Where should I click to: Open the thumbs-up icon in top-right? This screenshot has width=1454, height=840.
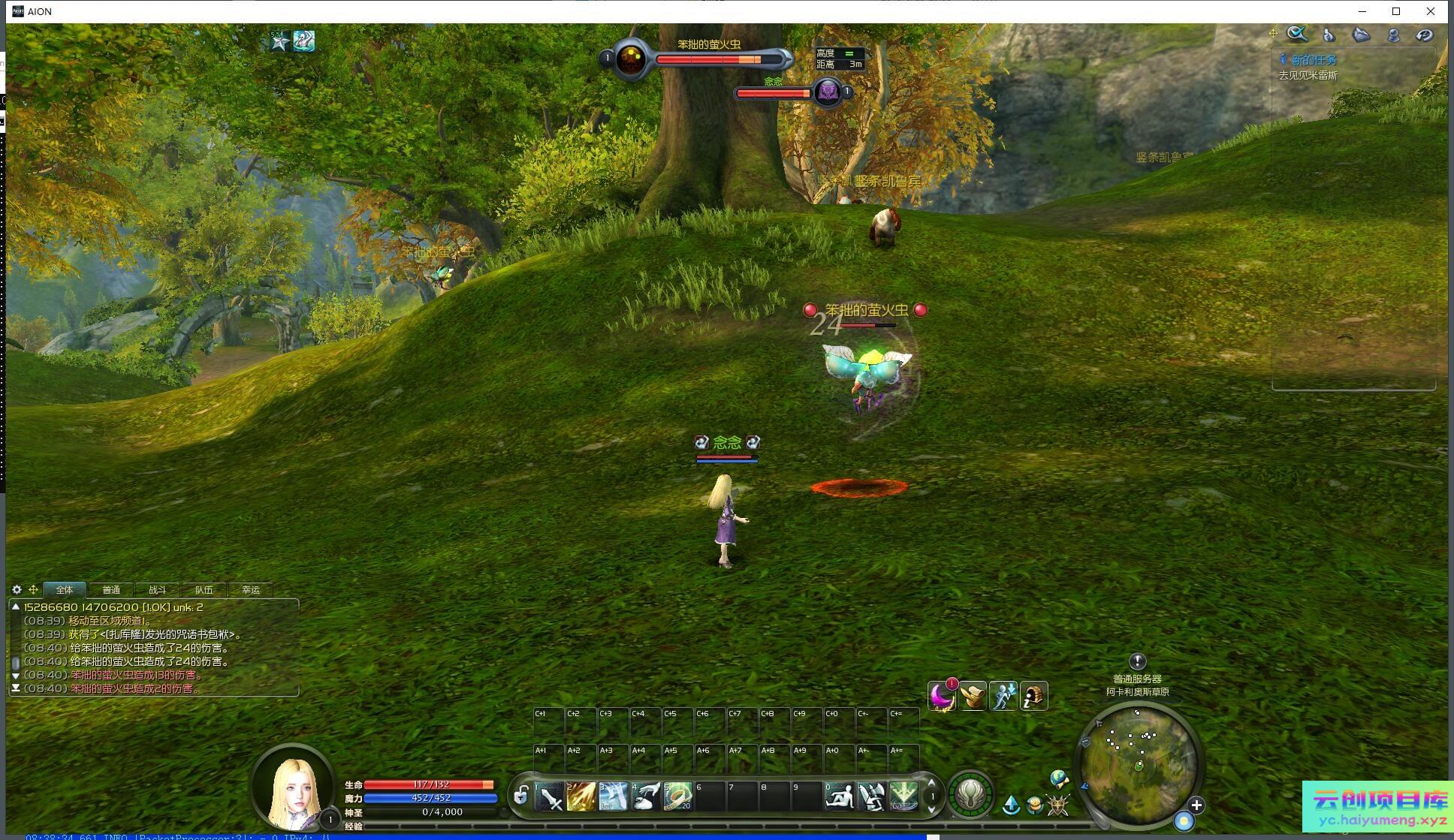1329,35
